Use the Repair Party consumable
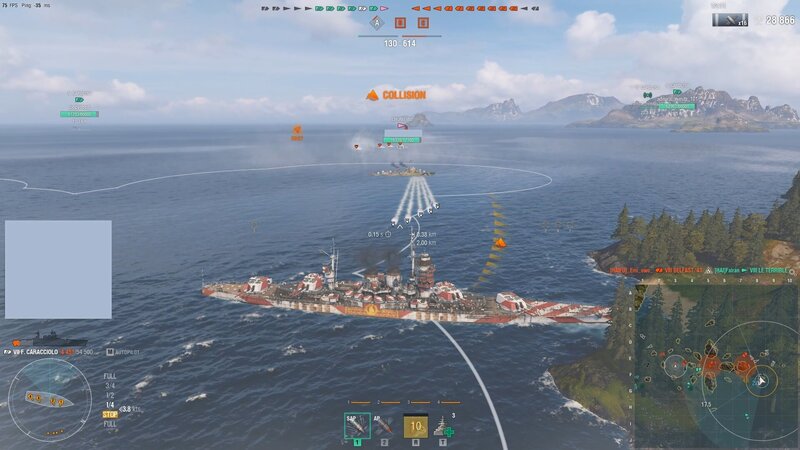Viewport: 800px width, 450px height. [444, 427]
